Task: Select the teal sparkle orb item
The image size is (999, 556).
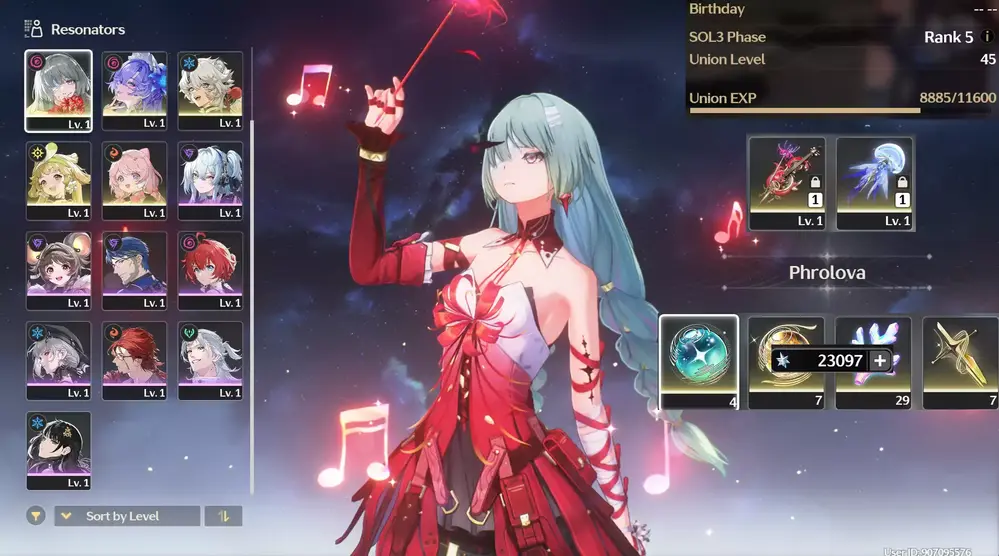Action: click(x=698, y=361)
